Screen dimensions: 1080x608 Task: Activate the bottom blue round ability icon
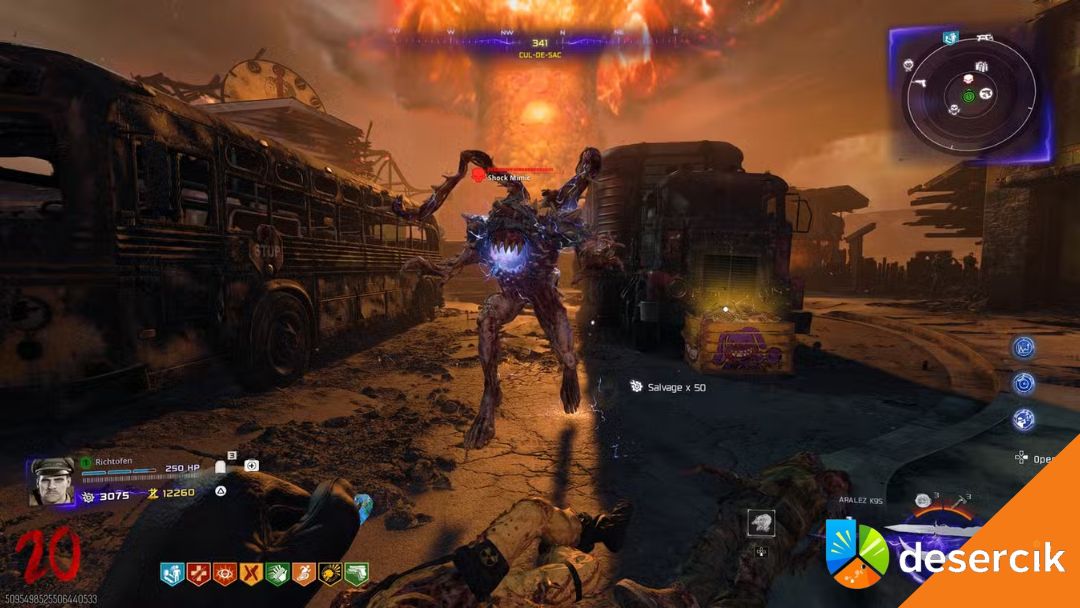1023,418
